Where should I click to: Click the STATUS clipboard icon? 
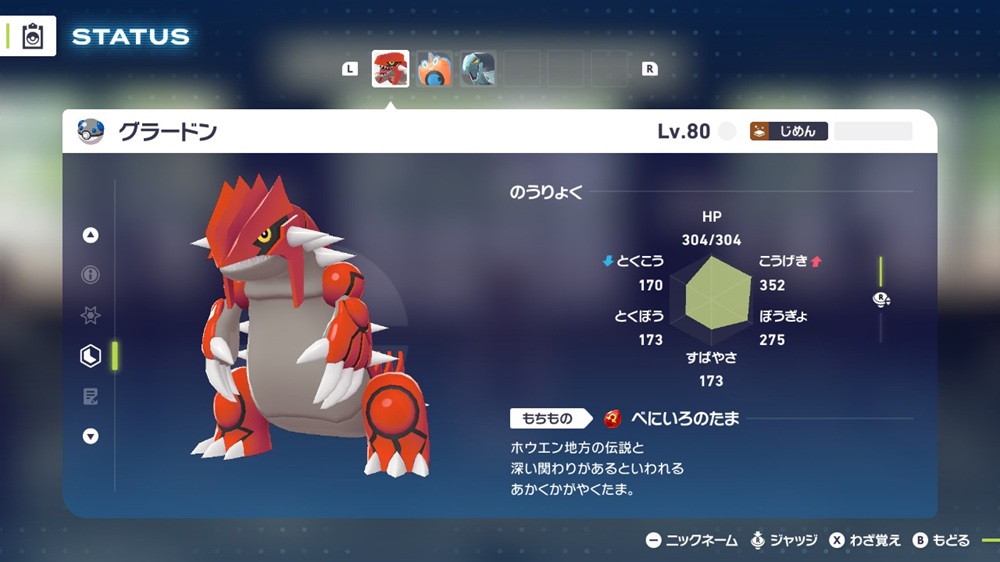[32, 36]
